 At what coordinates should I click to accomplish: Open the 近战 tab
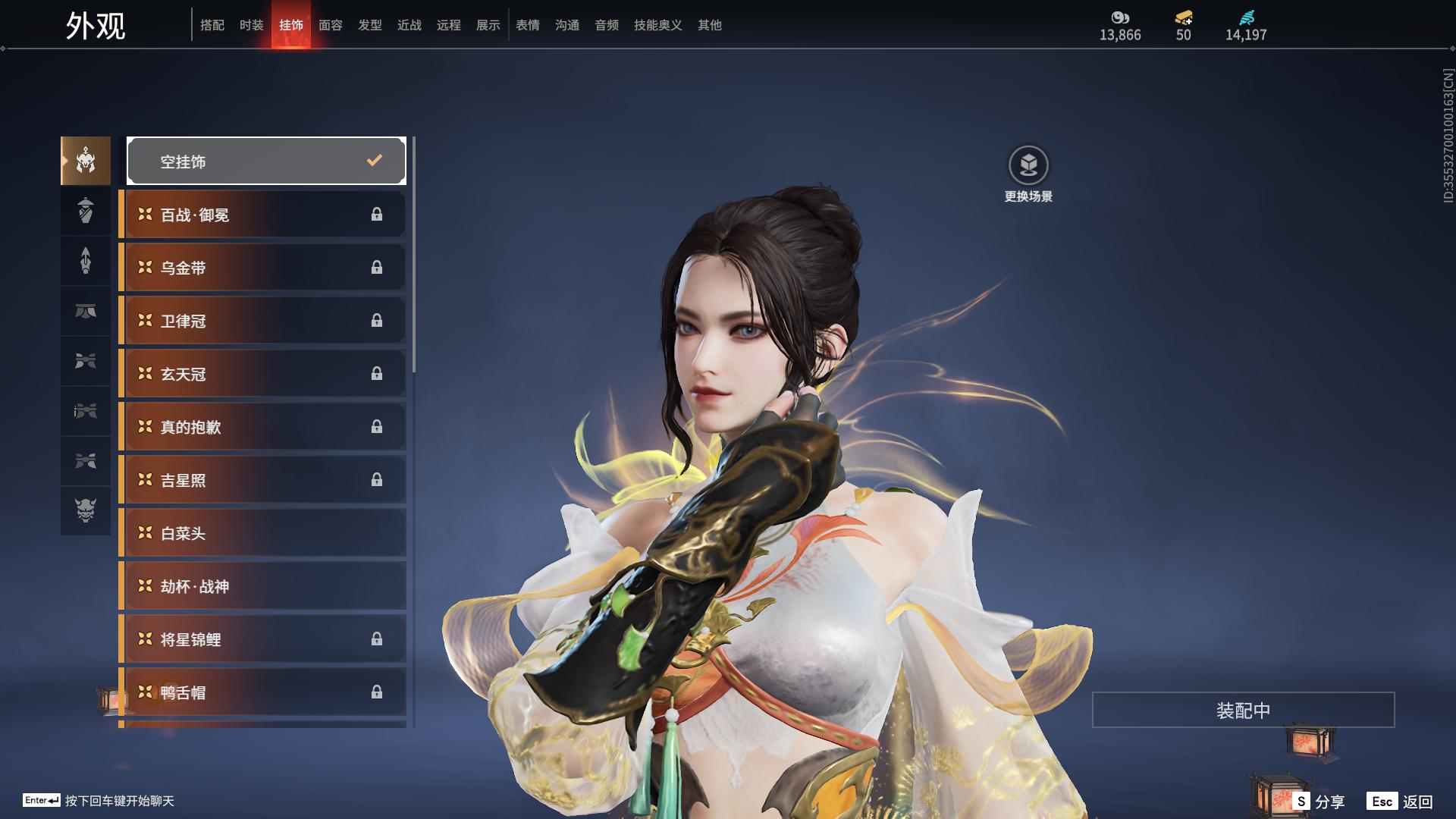point(409,25)
